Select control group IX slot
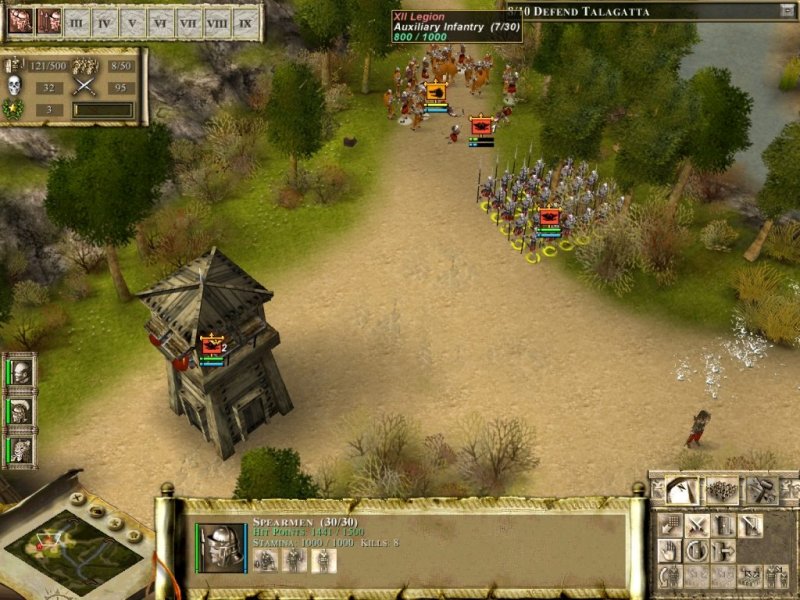The height and width of the screenshot is (600, 800). tap(245, 21)
